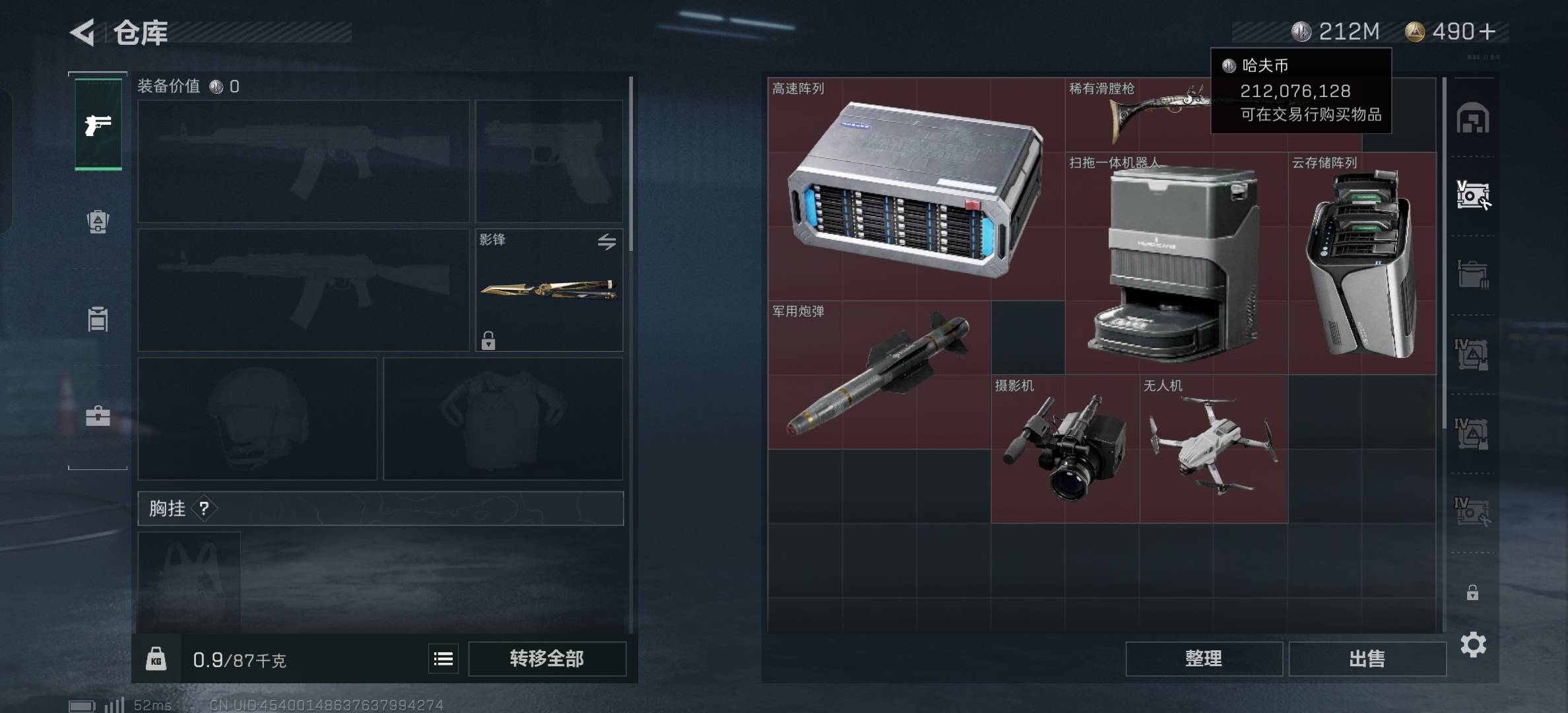Sort the warehouse with 整理
Viewport: 1568px width, 713px height.
tap(1203, 658)
